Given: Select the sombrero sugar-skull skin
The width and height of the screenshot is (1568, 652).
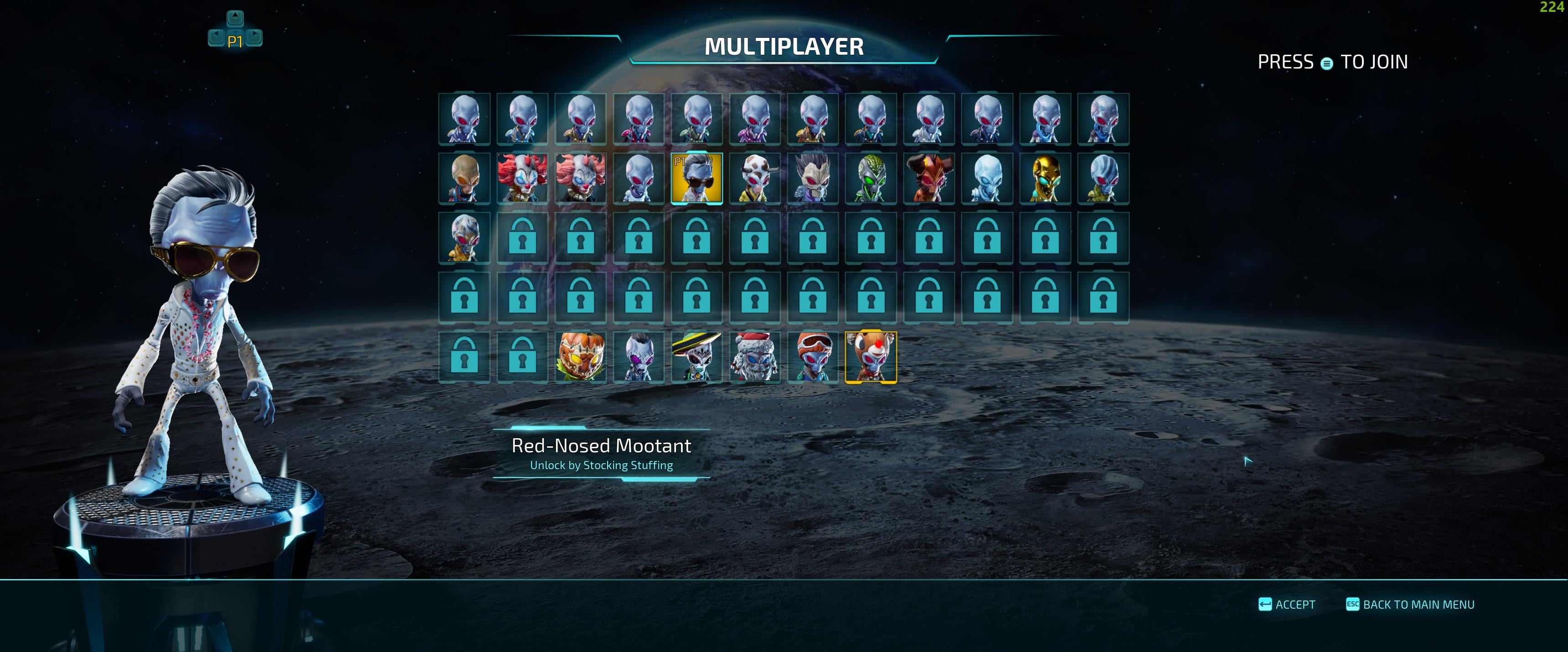Looking at the screenshot, I should point(697,357).
